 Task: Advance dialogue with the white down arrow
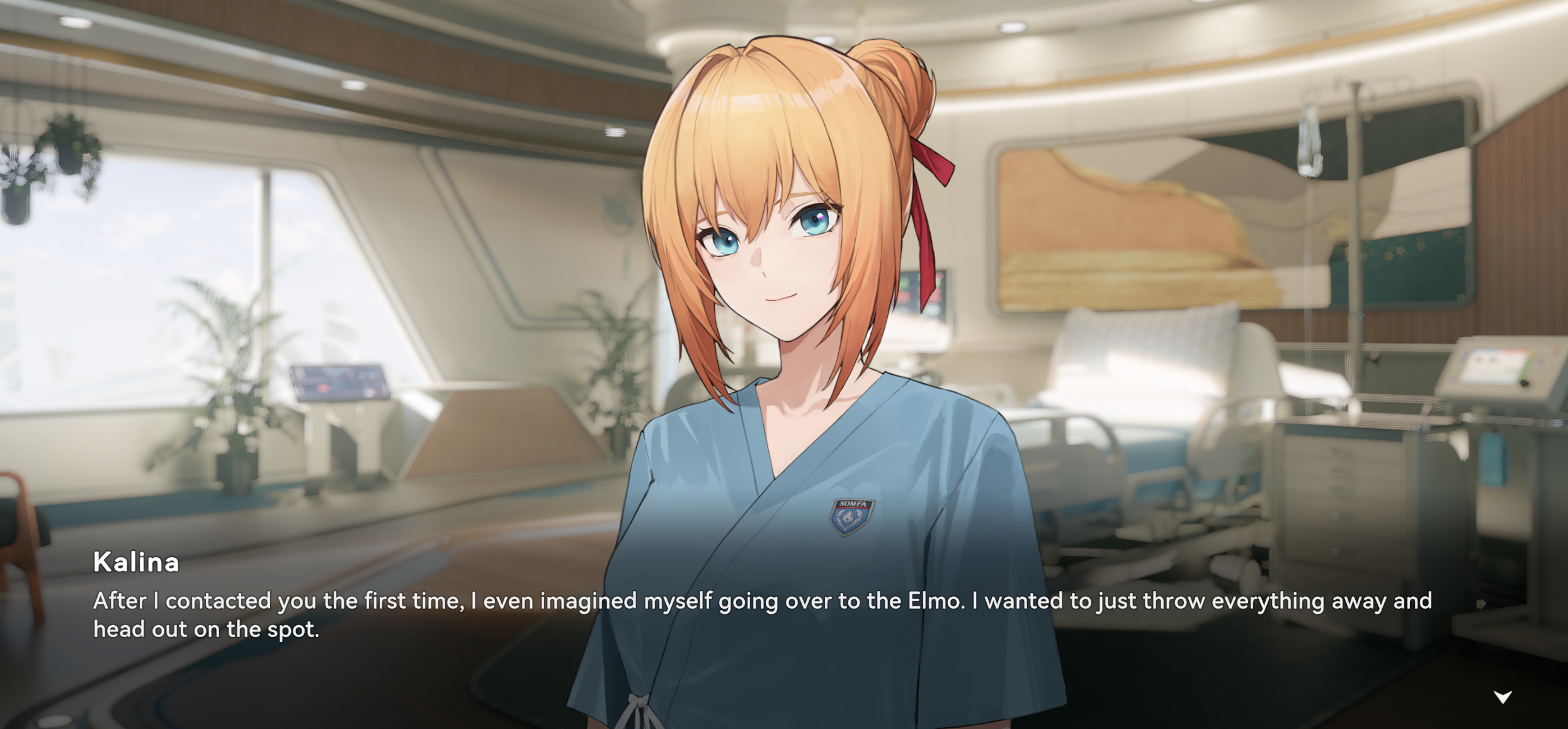click(x=1503, y=697)
